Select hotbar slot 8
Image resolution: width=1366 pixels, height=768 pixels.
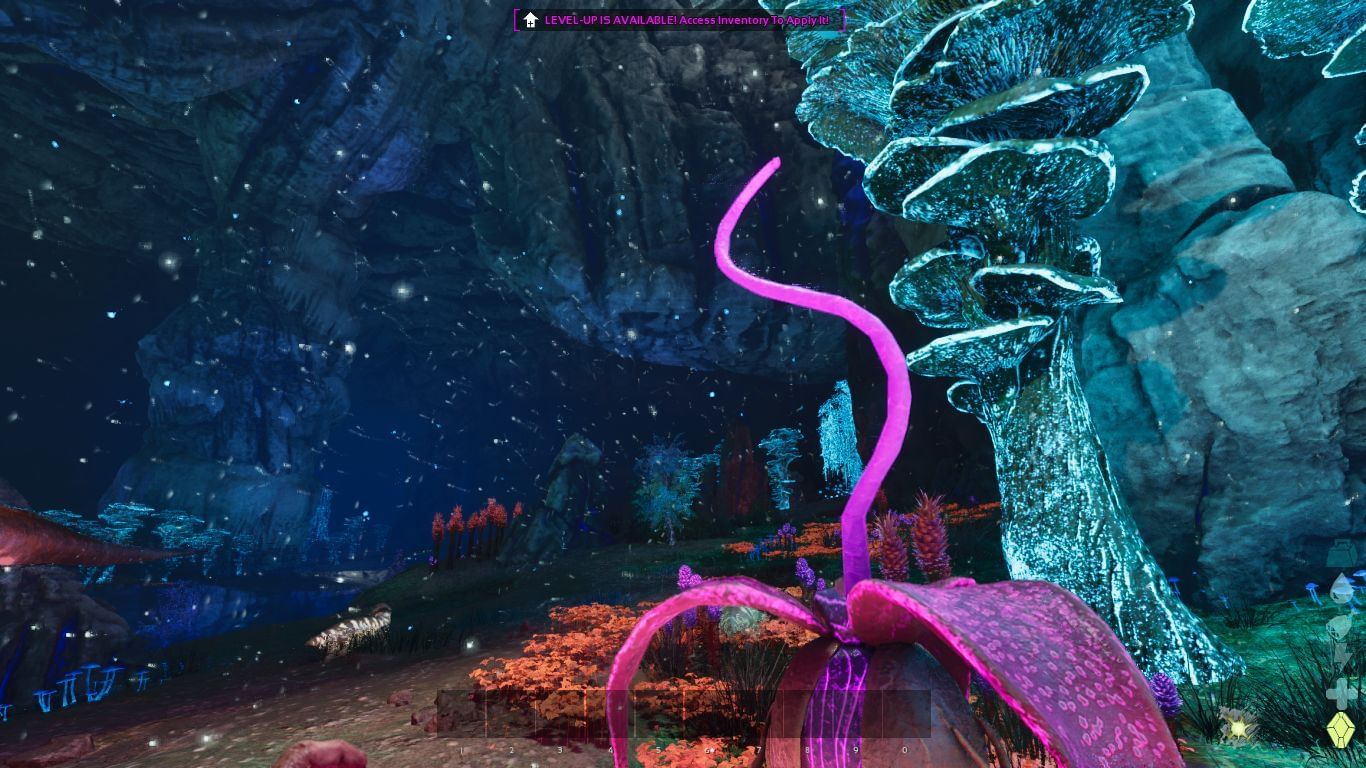point(807,713)
